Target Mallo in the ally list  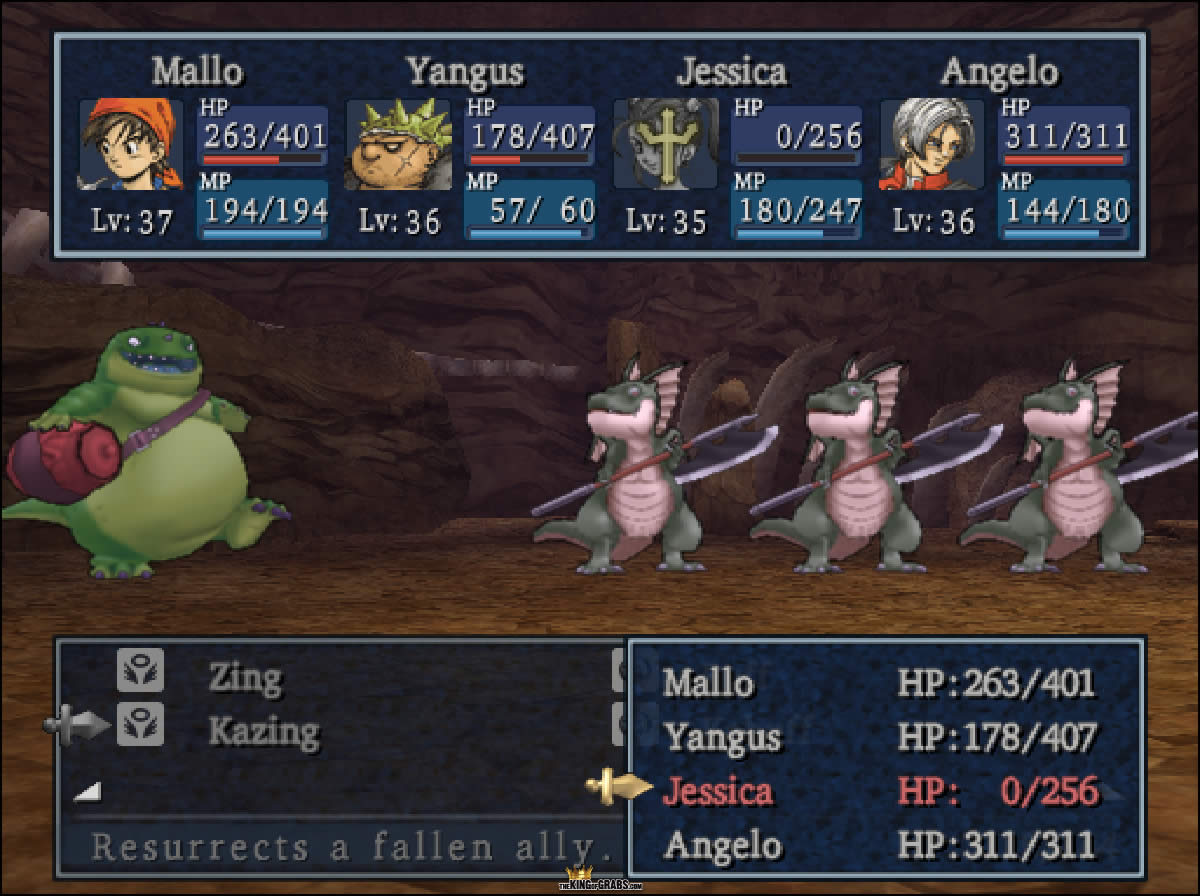(x=708, y=684)
